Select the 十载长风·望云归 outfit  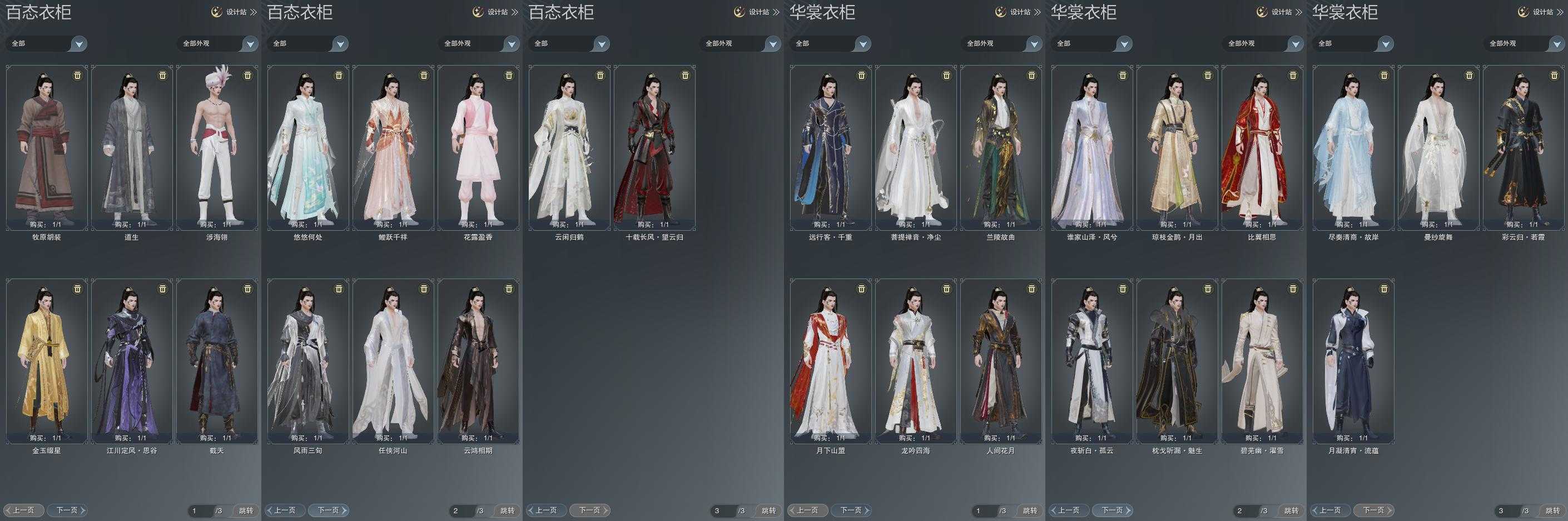(x=654, y=147)
